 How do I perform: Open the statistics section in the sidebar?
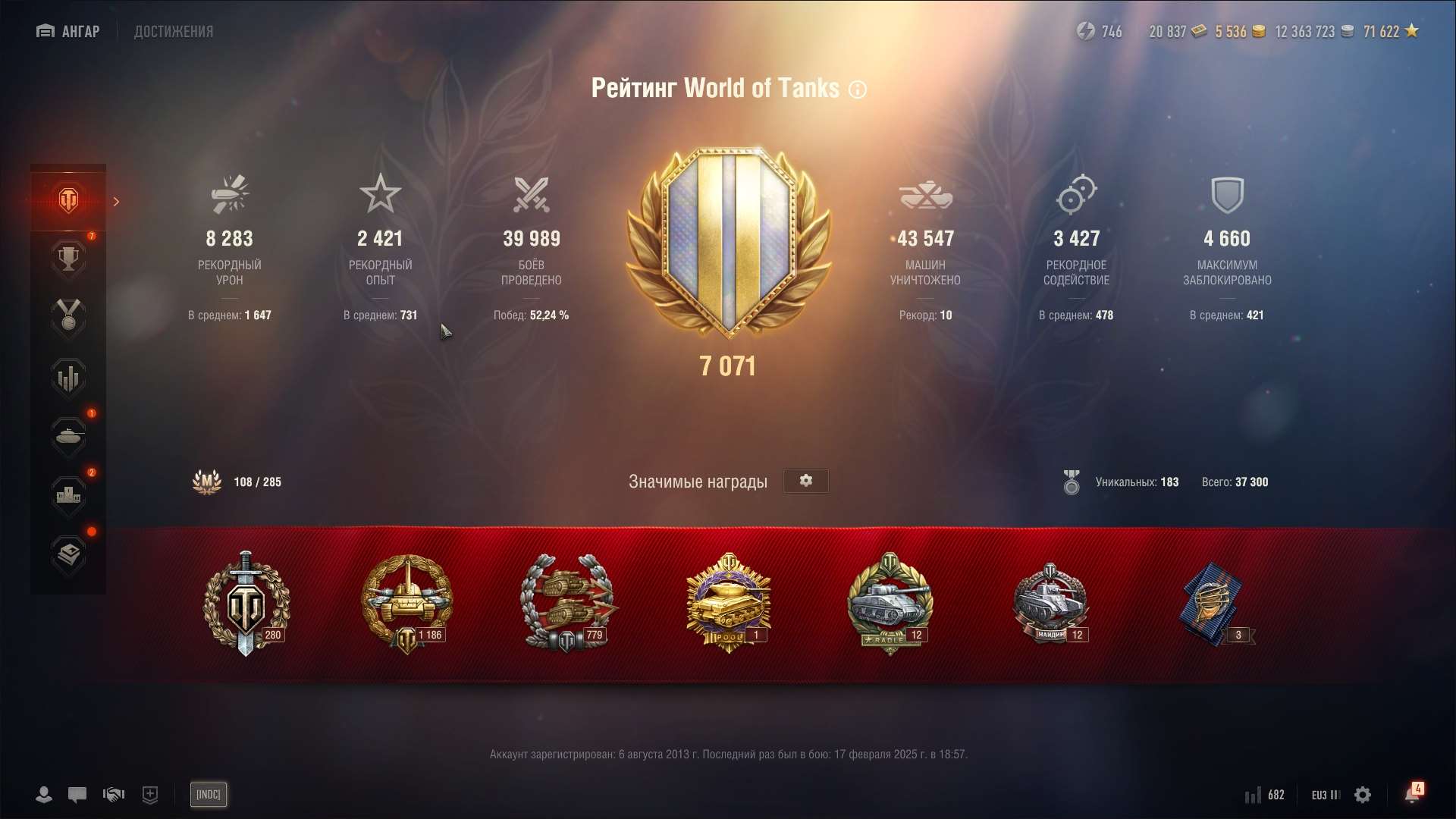click(x=68, y=378)
